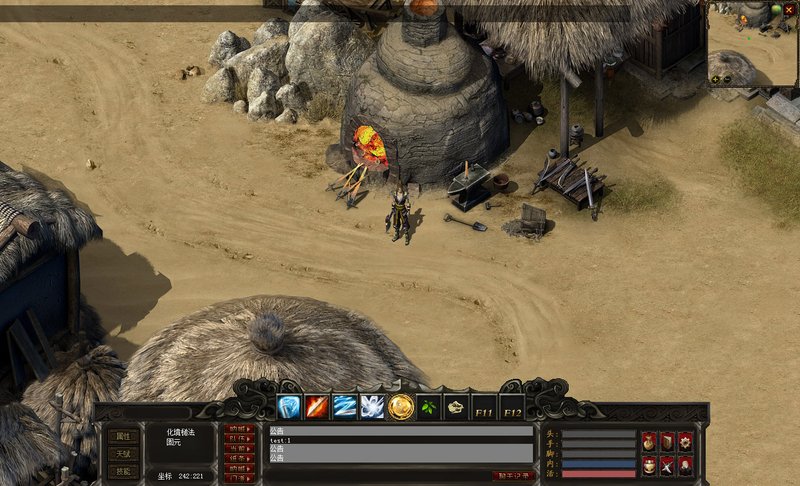Zoom out the minimap with minus button
This screenshot has width=800, height=486.
[x=727, y=79]
